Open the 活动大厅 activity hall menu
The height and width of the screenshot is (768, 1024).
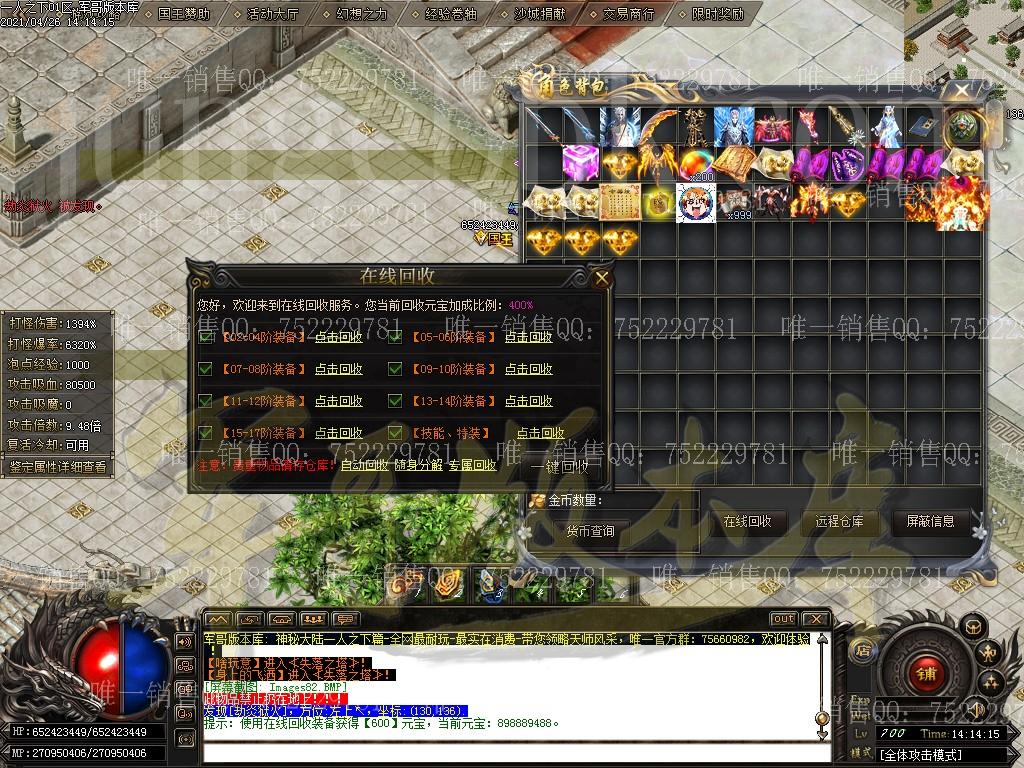[x=273, y=14]
